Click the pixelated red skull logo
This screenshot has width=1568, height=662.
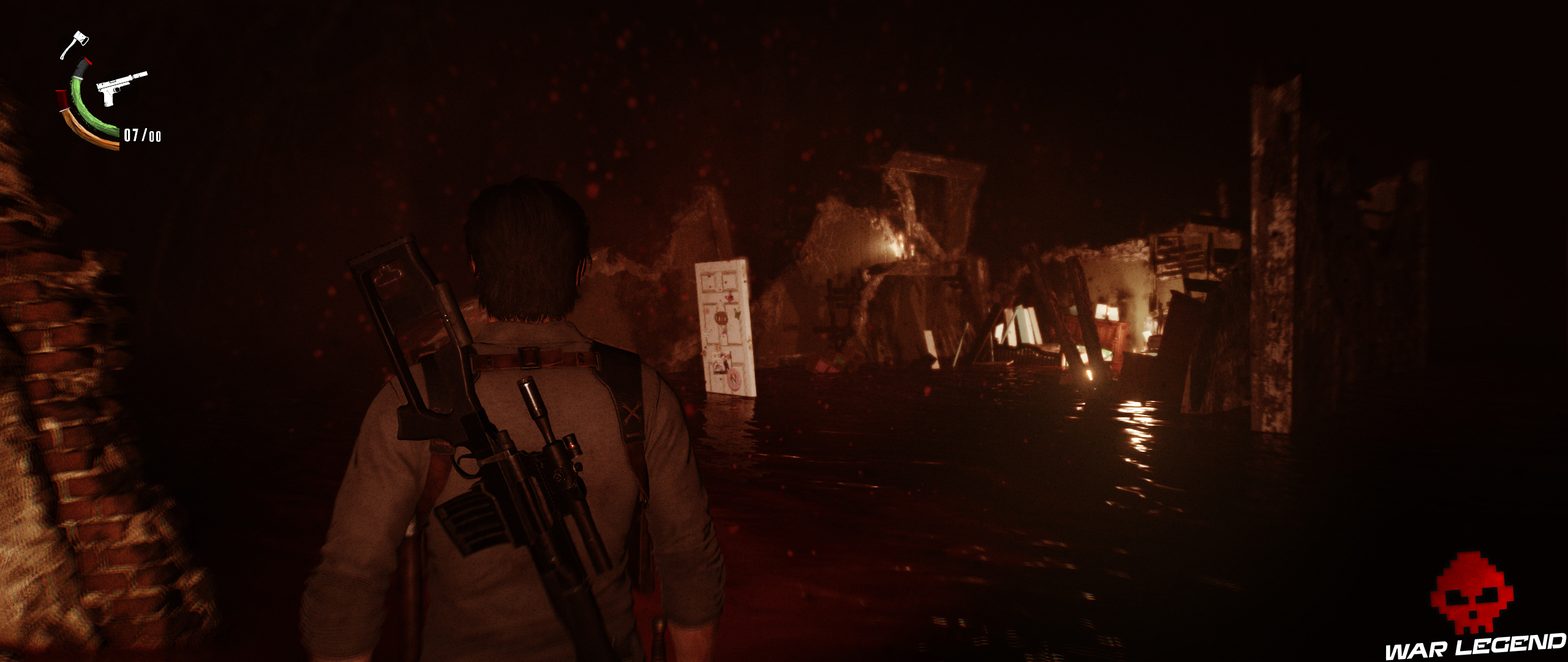point(1472,590)
